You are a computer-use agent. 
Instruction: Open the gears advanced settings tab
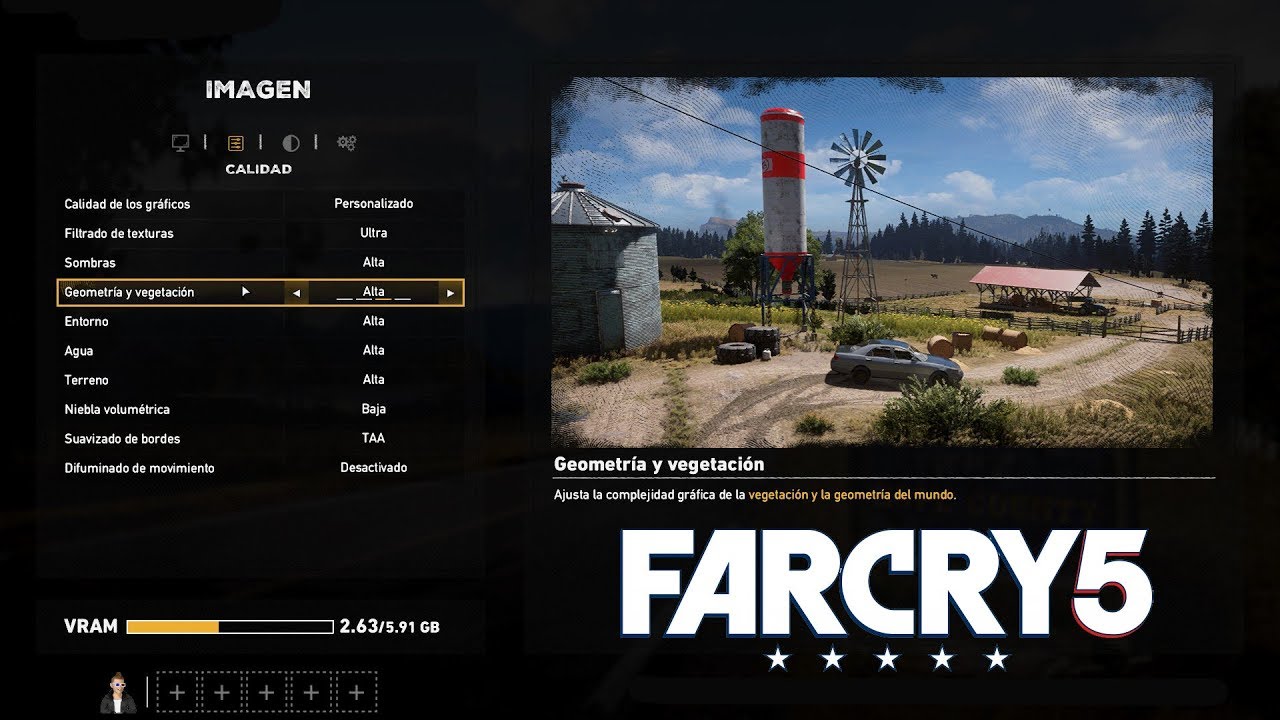(x=346, y=143)
